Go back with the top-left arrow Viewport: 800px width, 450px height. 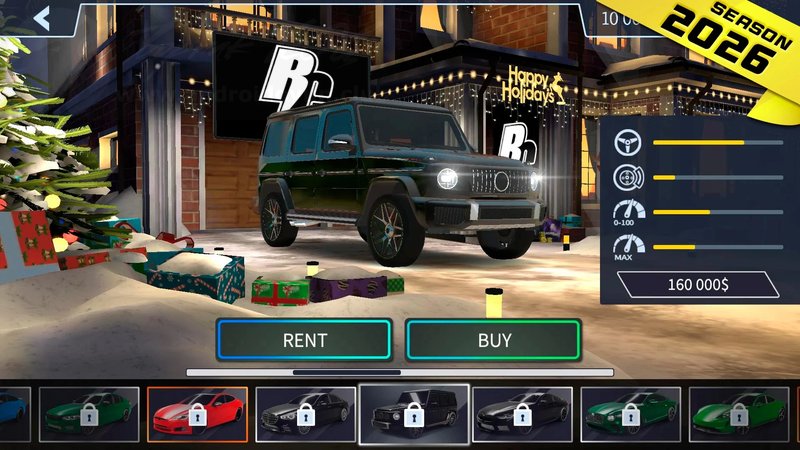tap(42, 18)
